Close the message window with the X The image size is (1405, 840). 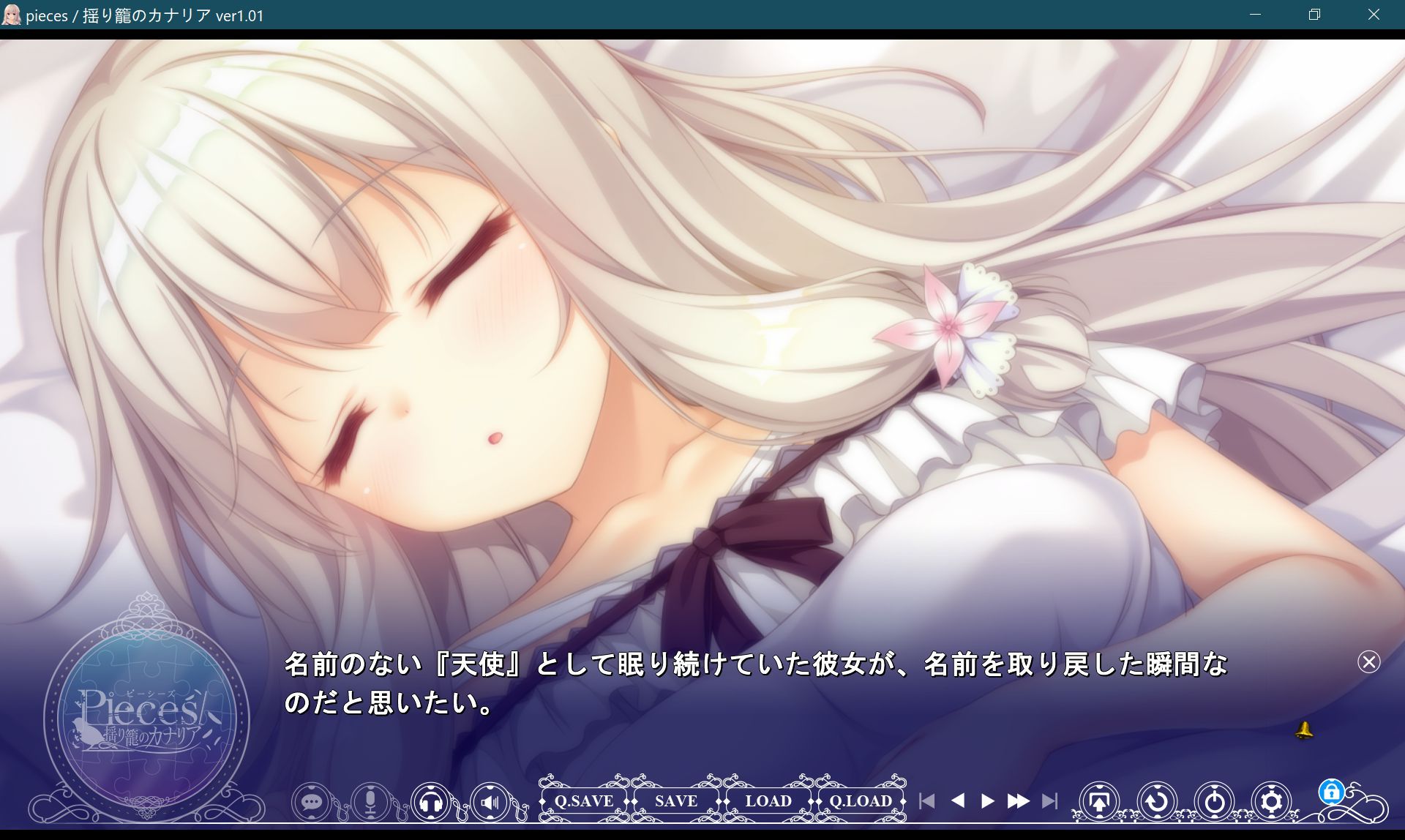pos(1368,662)
